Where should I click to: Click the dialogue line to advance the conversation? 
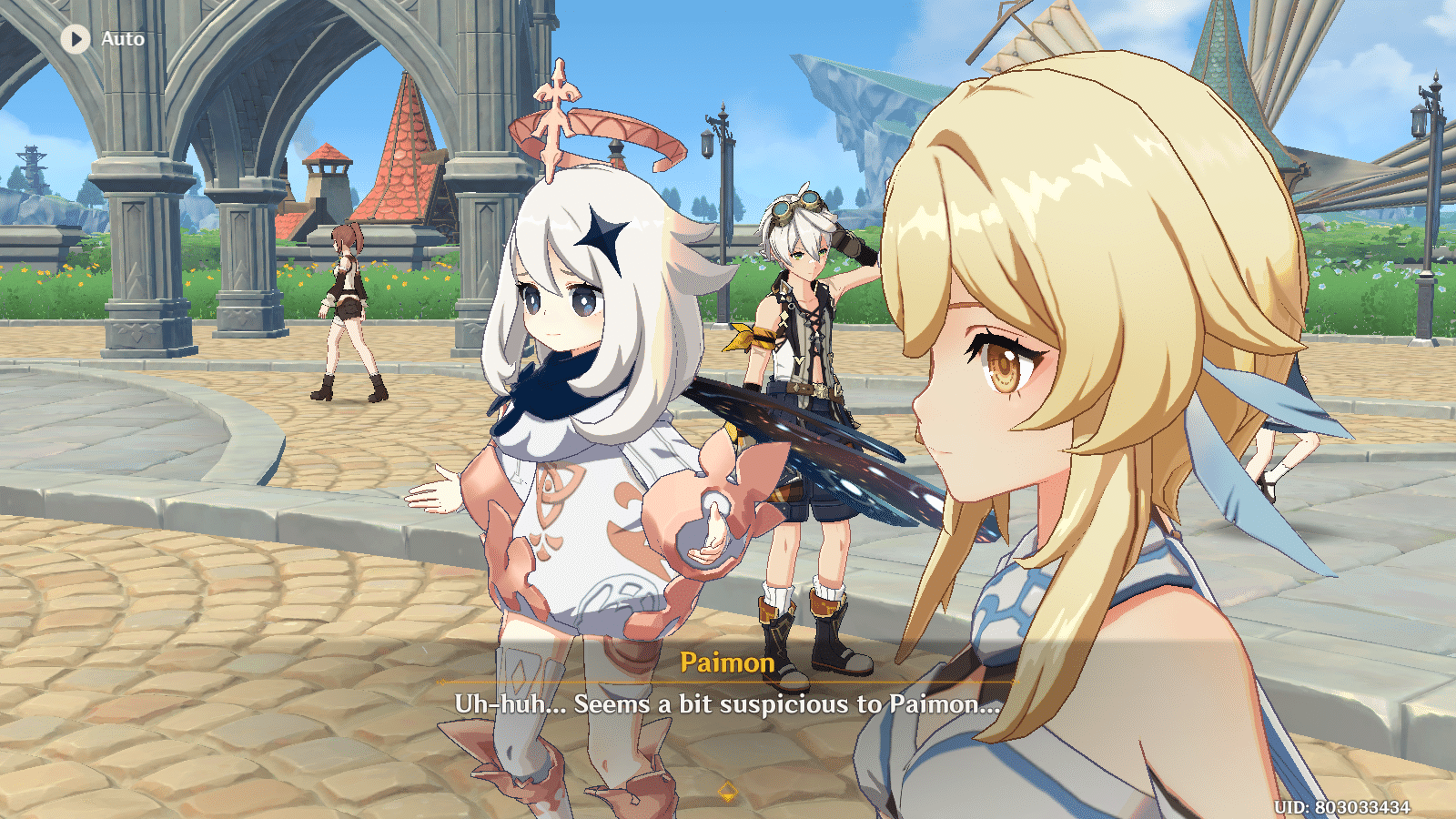pyautogui.click(x=727, y=703)
